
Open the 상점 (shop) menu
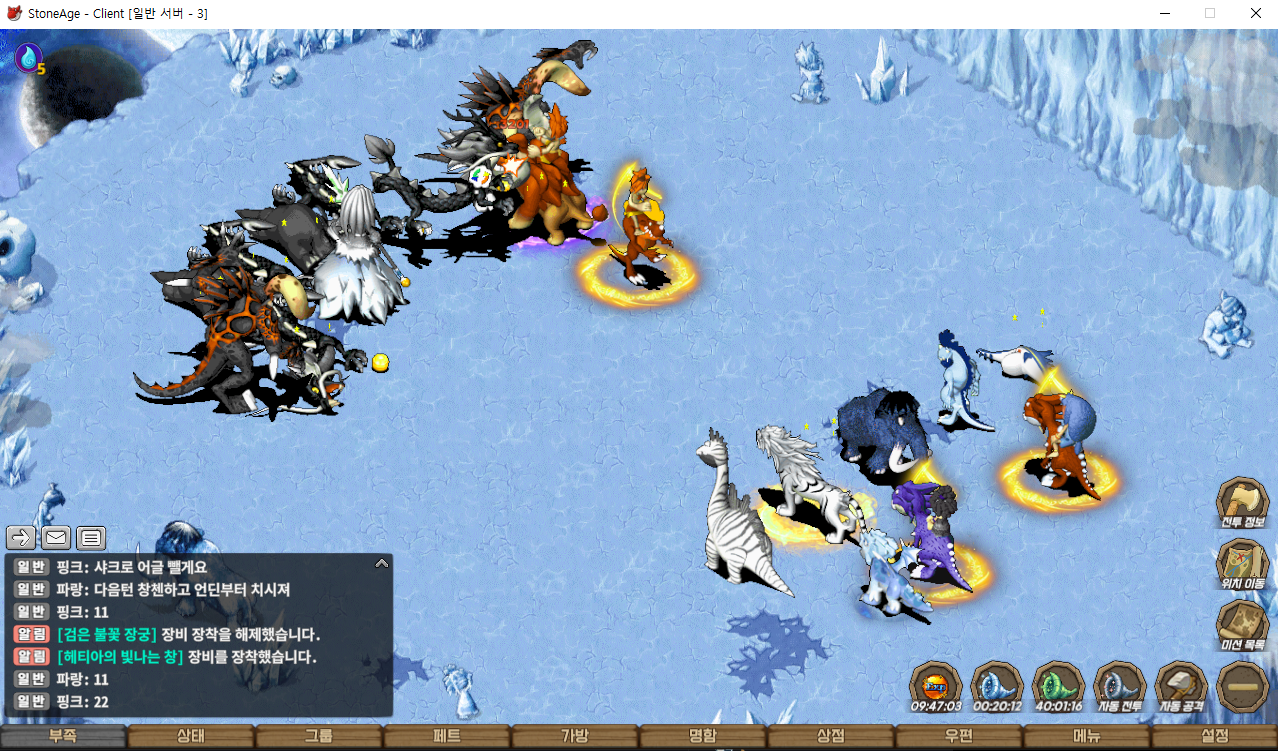pos(831,737)
